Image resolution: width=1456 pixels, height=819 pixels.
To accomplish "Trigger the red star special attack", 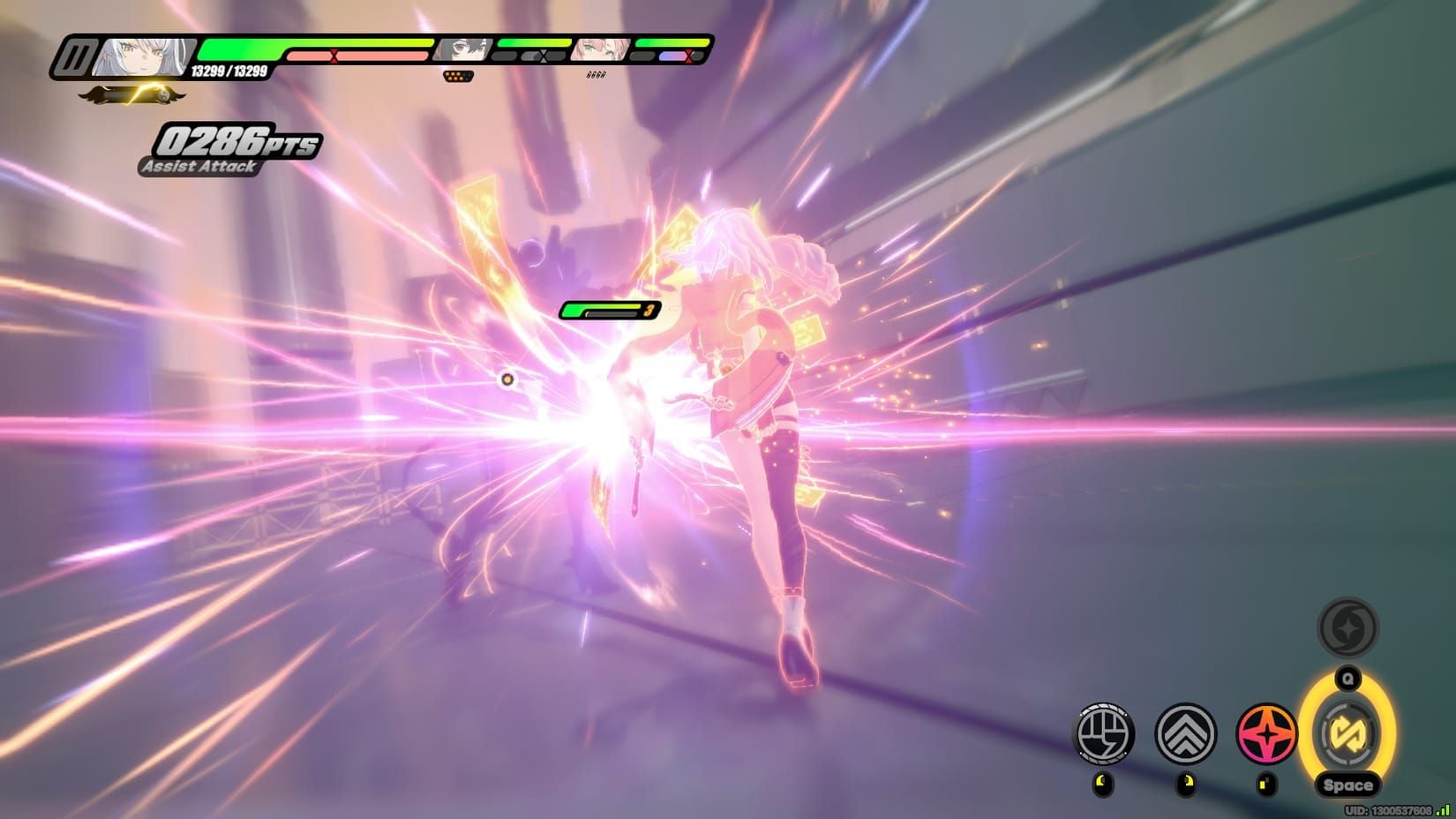I will tap(1266, 733).
